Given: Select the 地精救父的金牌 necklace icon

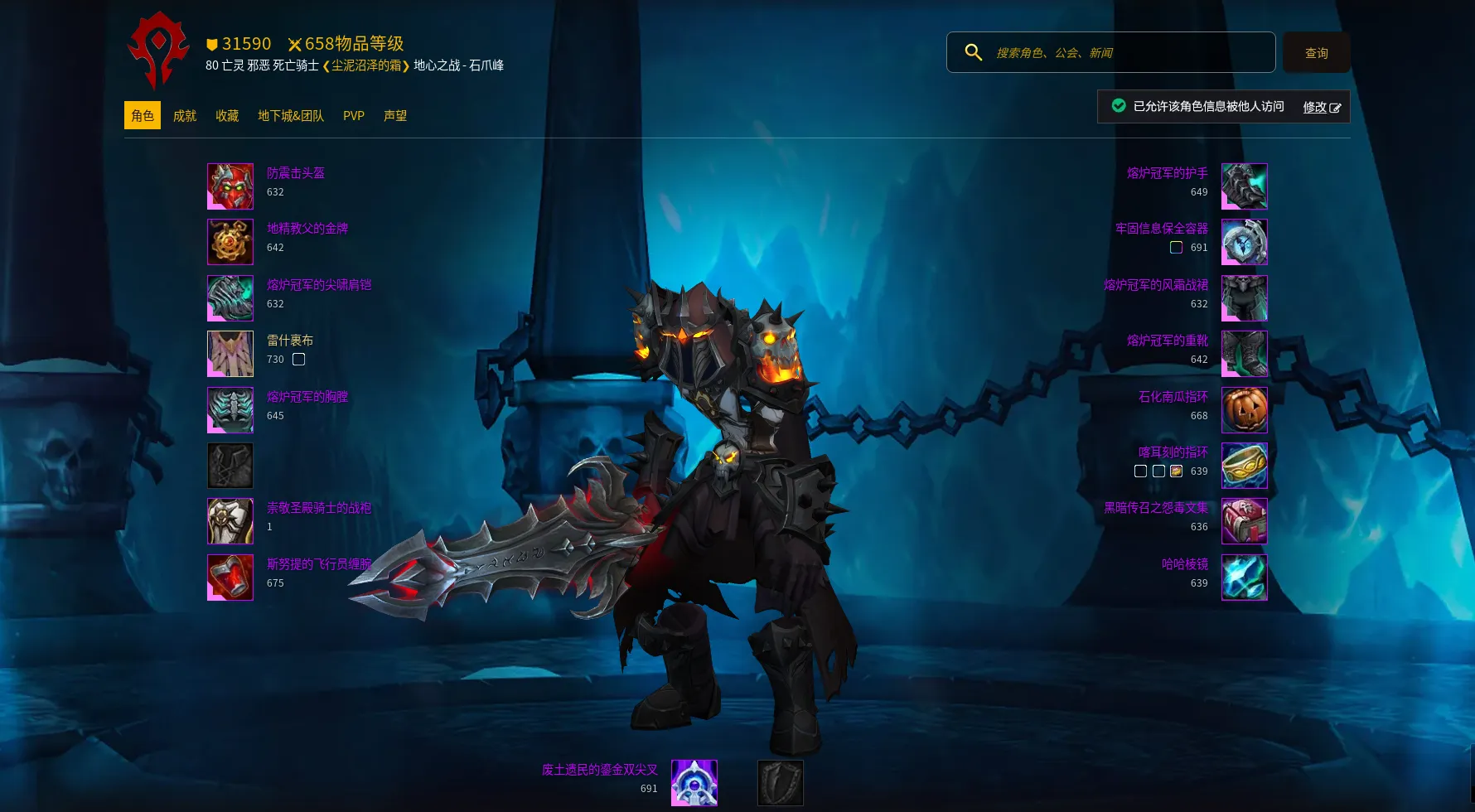Looking at the screenshot, I should pyautogui.click(x=230, y=242).
